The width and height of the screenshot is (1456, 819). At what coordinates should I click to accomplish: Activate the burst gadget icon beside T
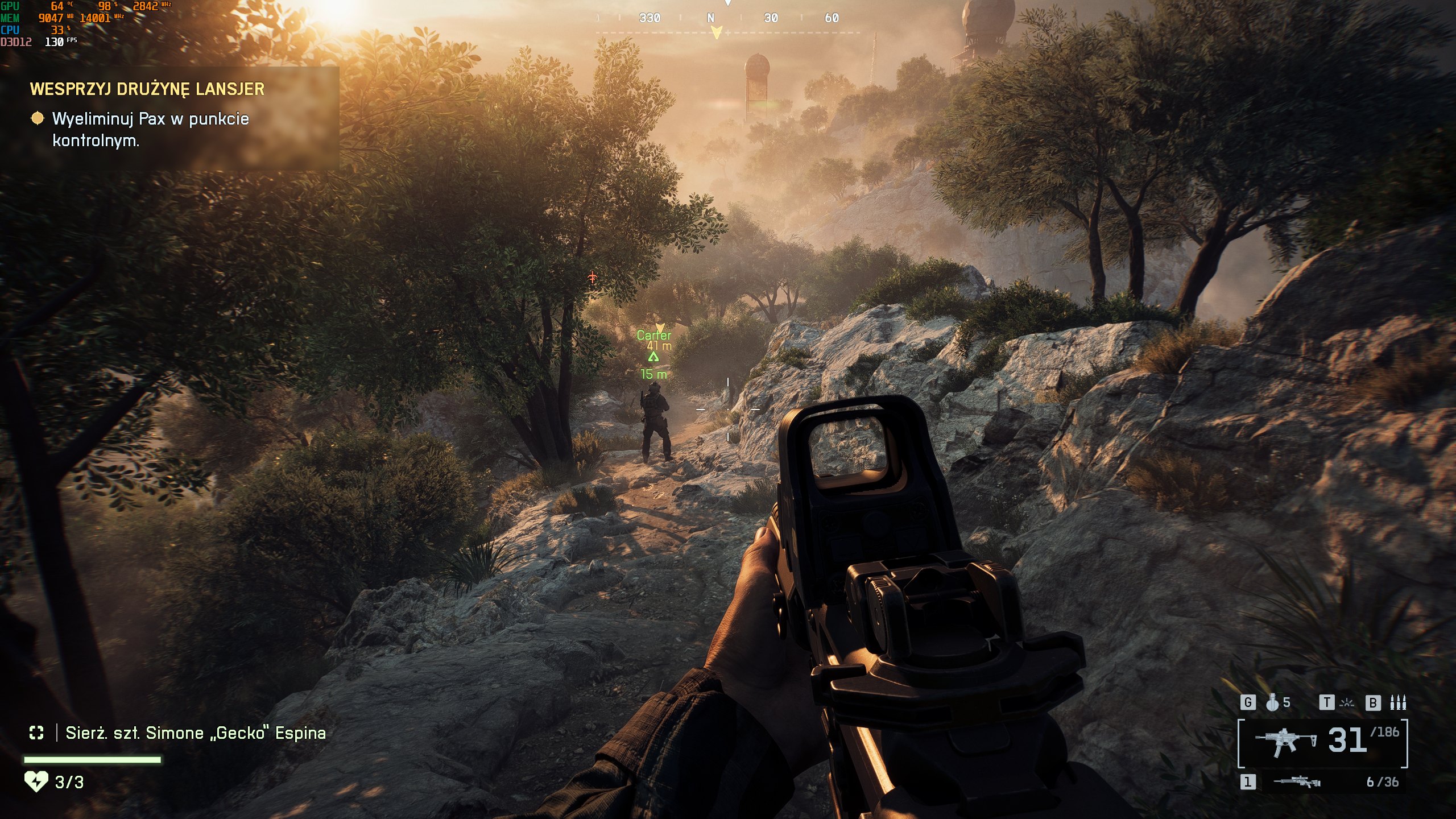(1347, 703)
